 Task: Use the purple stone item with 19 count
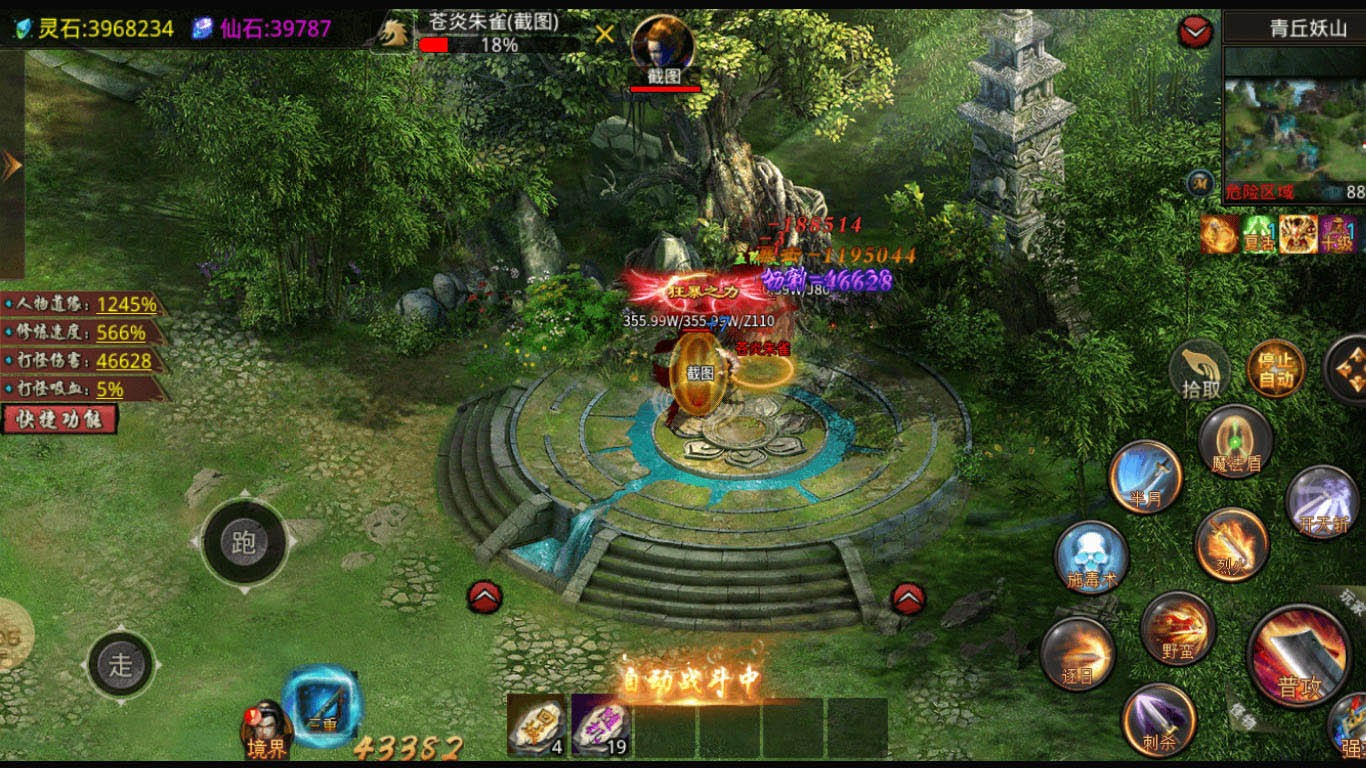coord(600,726)
